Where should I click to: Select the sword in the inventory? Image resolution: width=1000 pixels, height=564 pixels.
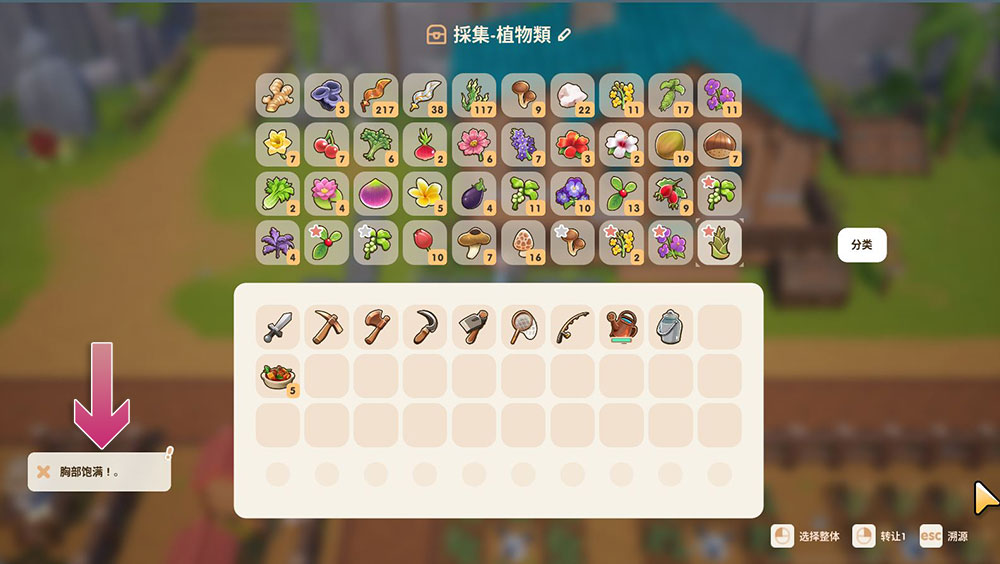(x=278, y=327)
